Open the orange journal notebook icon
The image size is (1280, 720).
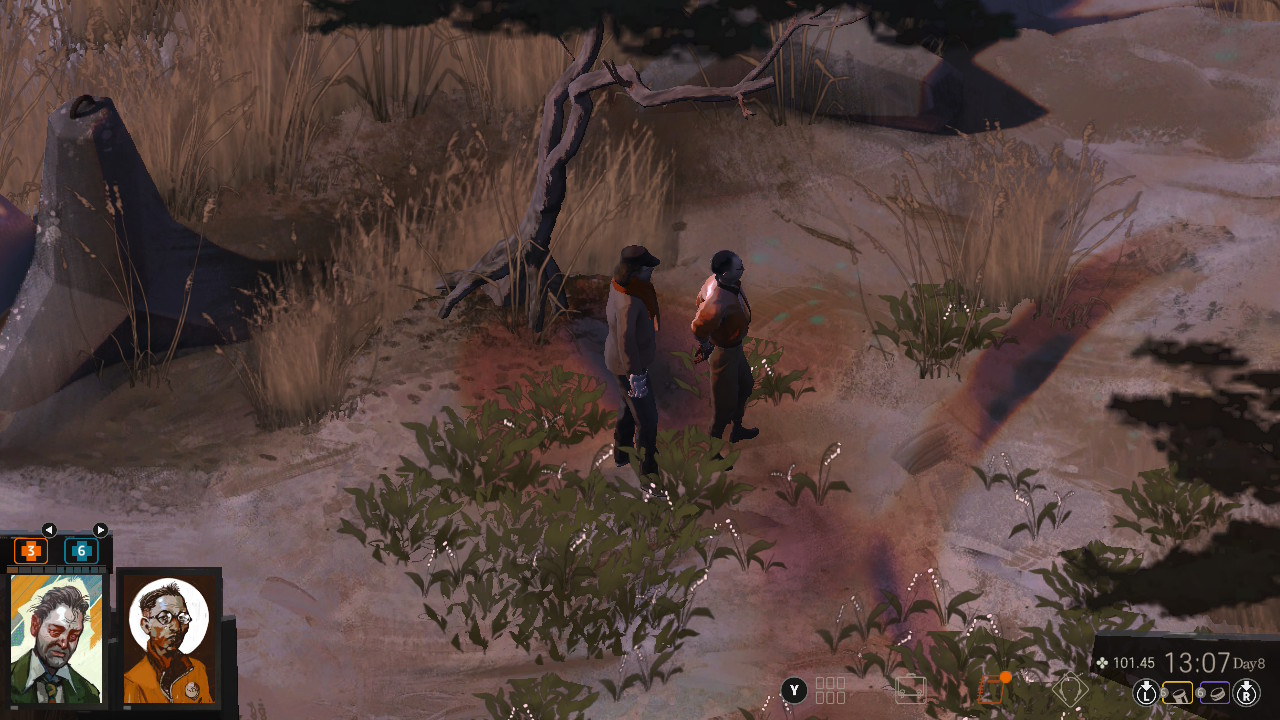click(x=990, y=690)
